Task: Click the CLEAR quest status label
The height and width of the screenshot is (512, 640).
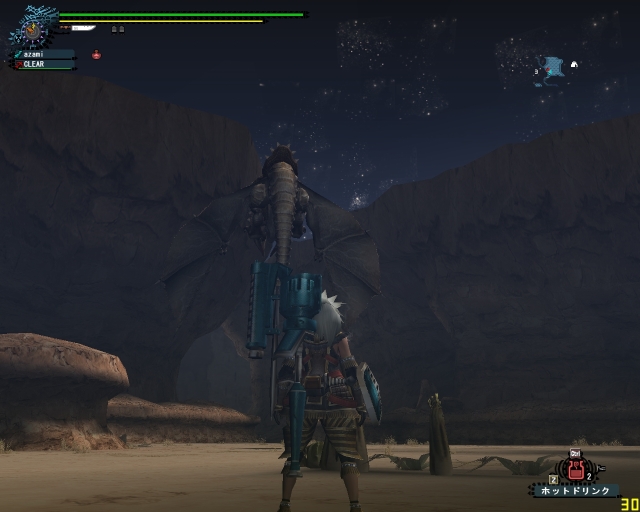Action: [x=43, y=64]
